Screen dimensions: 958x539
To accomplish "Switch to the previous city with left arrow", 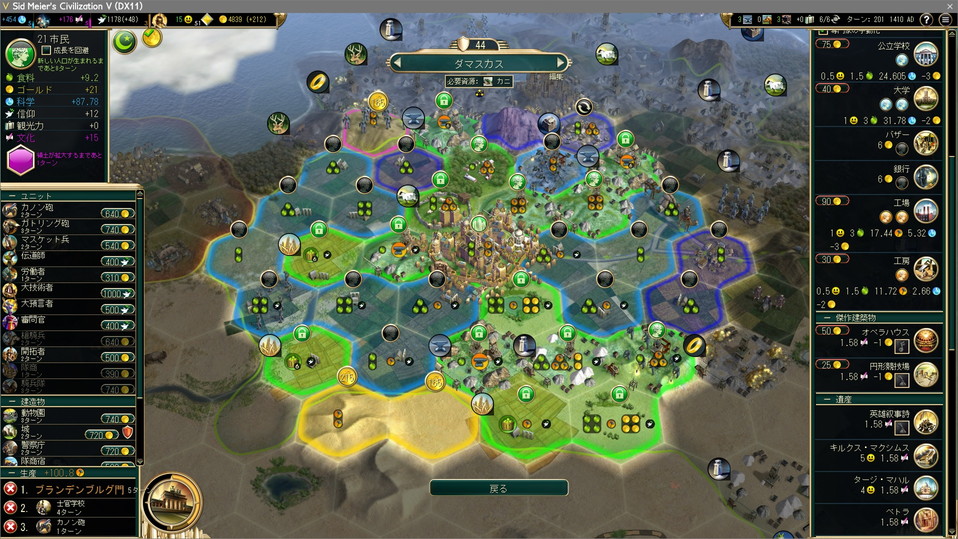I will (397, 62).
